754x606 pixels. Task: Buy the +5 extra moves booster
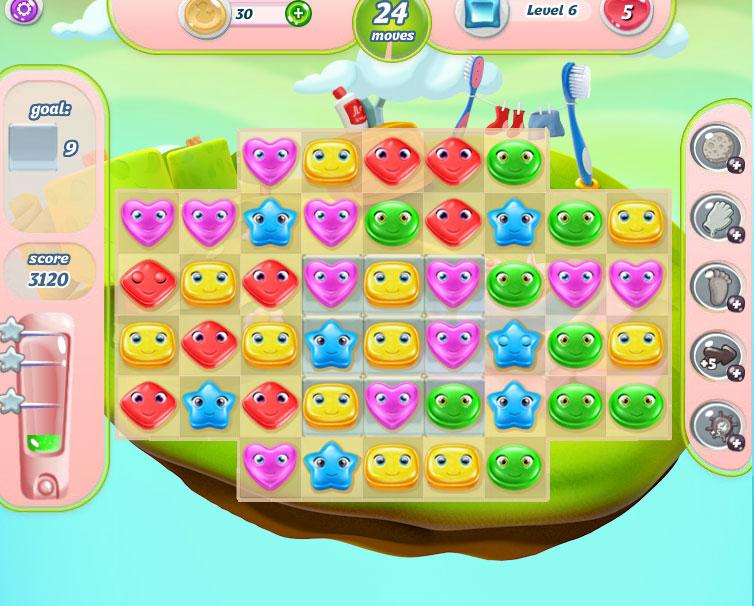coord(716,355)
